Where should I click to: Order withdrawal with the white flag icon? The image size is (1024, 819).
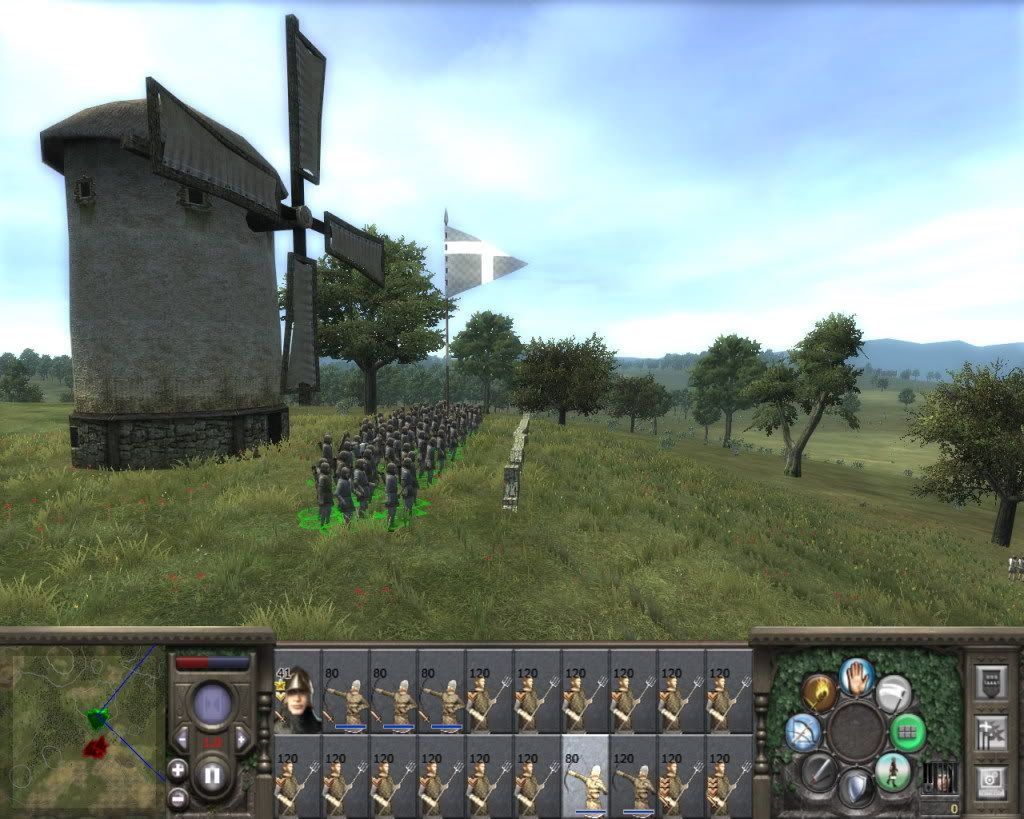pyautogui.click(x=893, y=693)
